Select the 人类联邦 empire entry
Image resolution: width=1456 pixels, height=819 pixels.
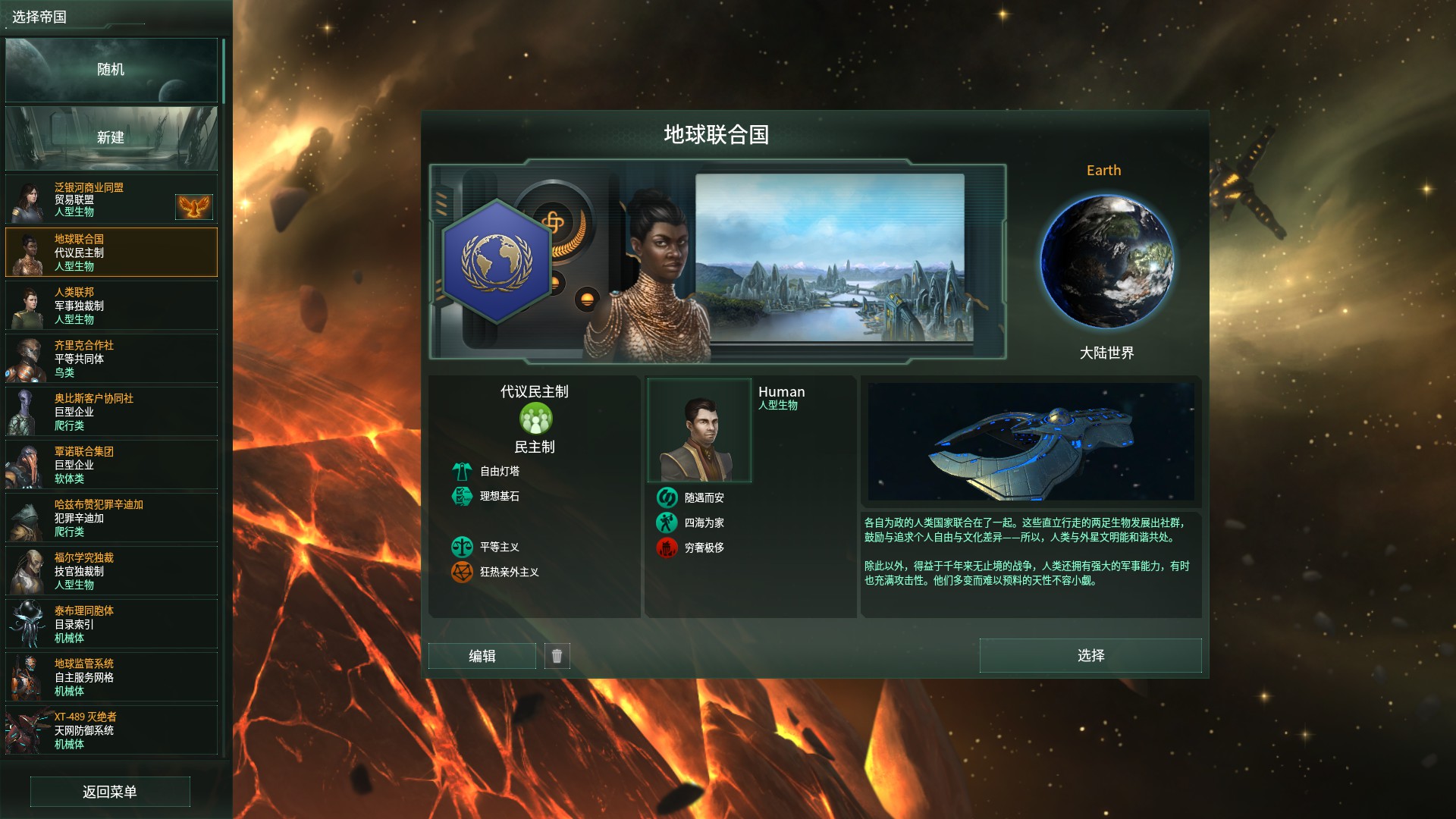pos(111,306)
